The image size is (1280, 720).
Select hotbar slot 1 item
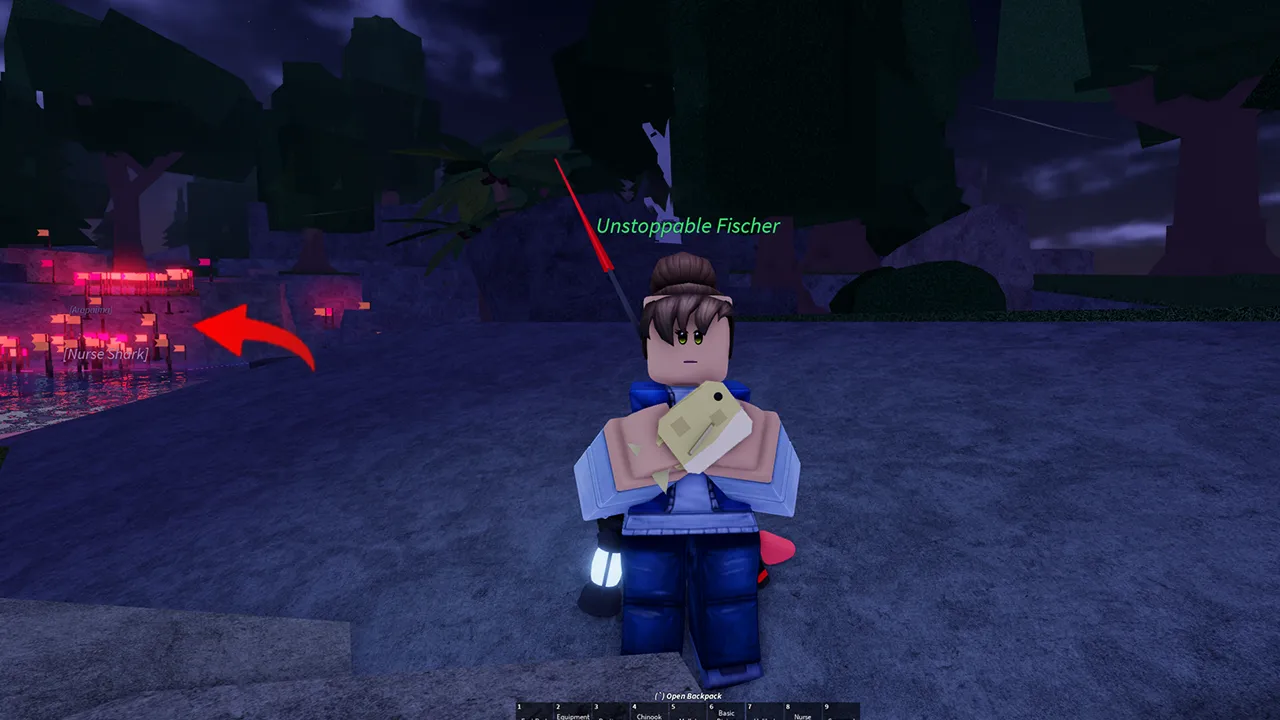click(x=535, y=712)
